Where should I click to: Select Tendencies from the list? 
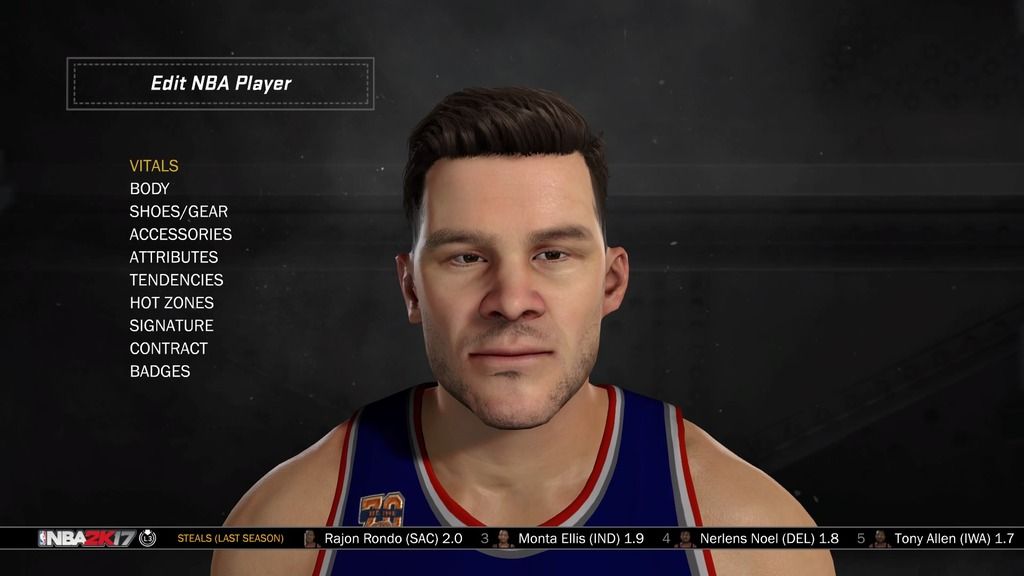(176, 280)
